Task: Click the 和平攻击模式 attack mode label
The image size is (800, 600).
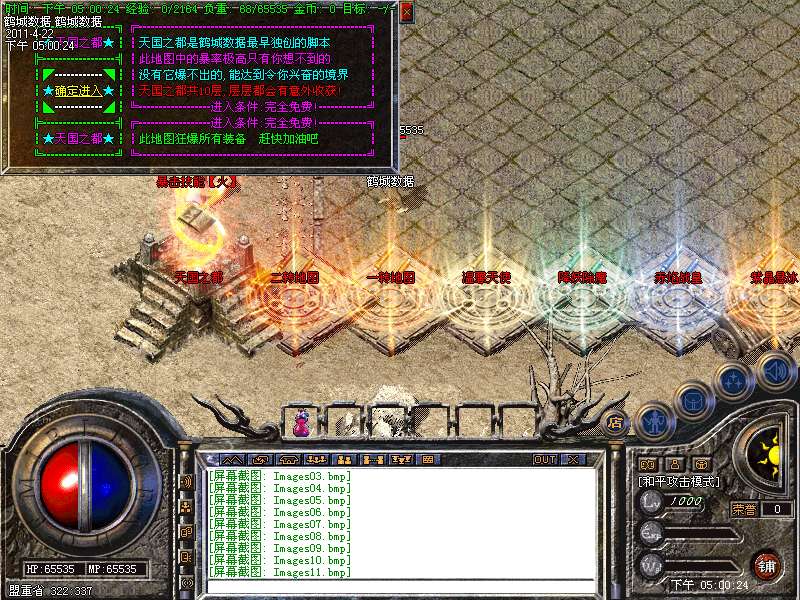Action: pos(679,481)
